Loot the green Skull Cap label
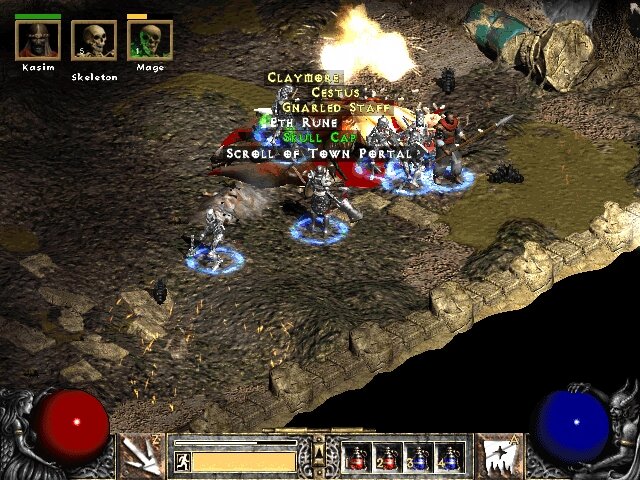The height and width of the screenshot is (480, 640). tap(313, 137)
